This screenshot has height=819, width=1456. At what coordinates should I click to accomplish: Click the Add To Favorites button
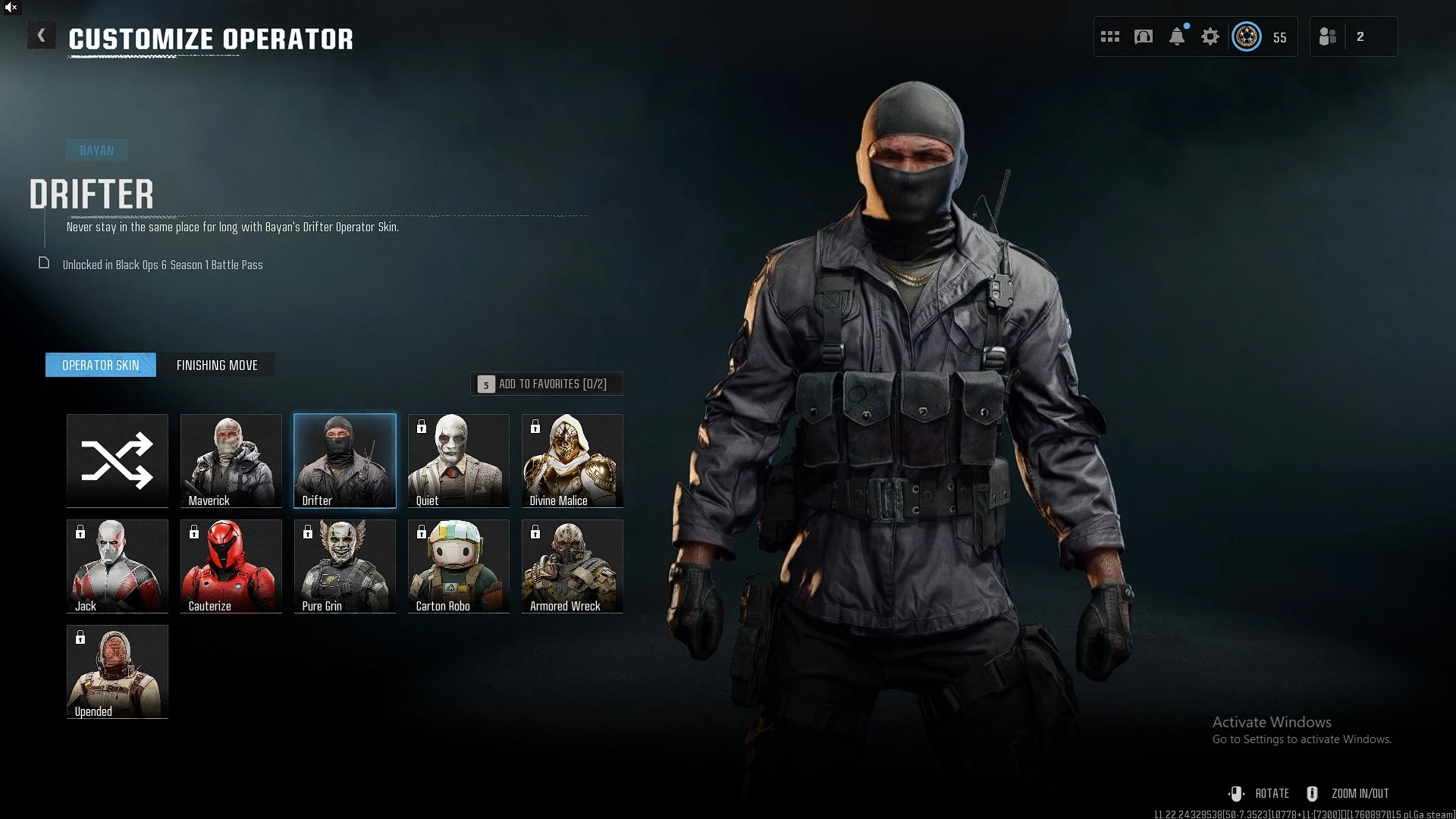tap(547, 384)
